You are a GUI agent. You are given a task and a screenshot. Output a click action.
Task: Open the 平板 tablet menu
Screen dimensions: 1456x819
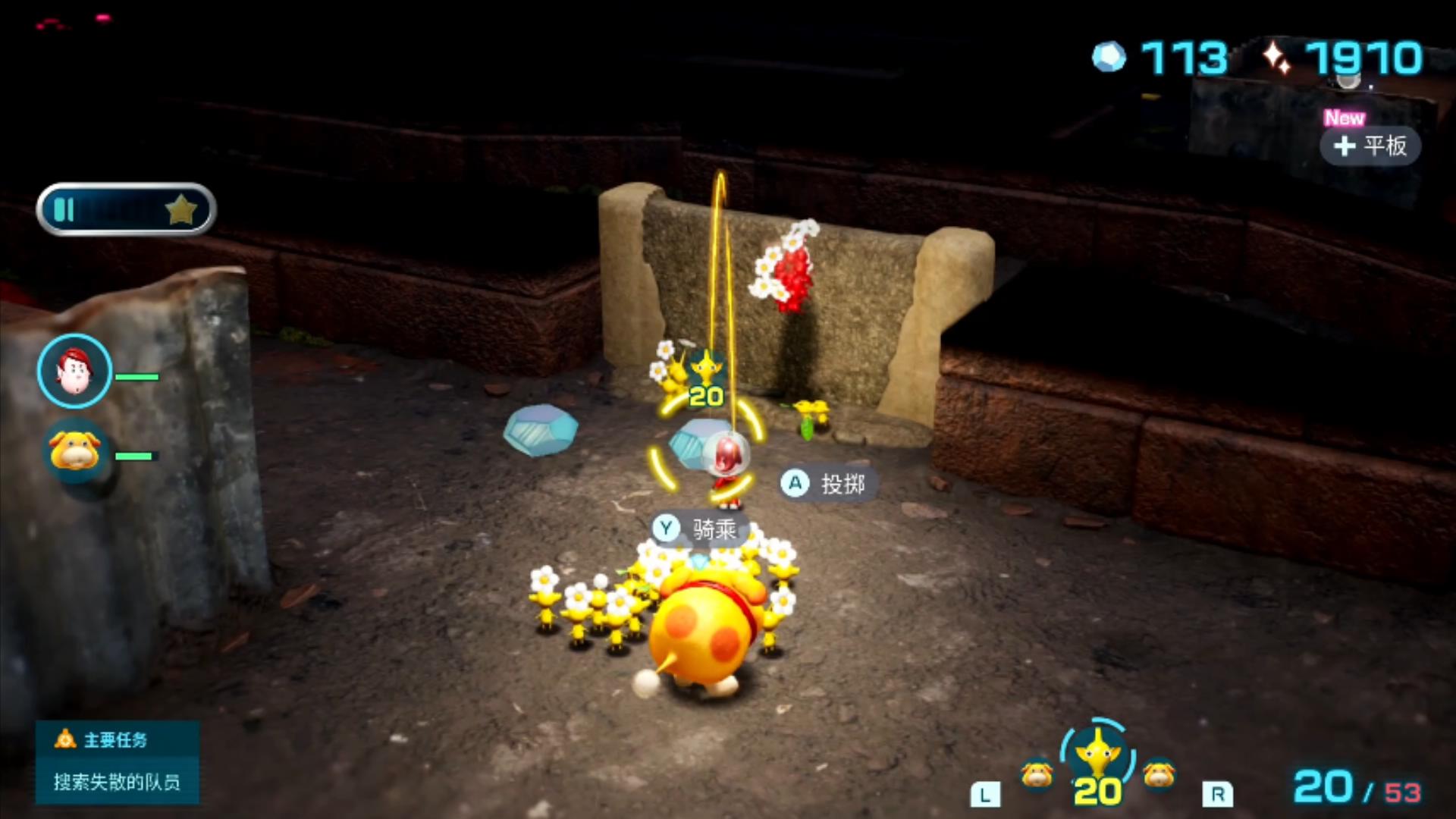(x=1370, y=145)
